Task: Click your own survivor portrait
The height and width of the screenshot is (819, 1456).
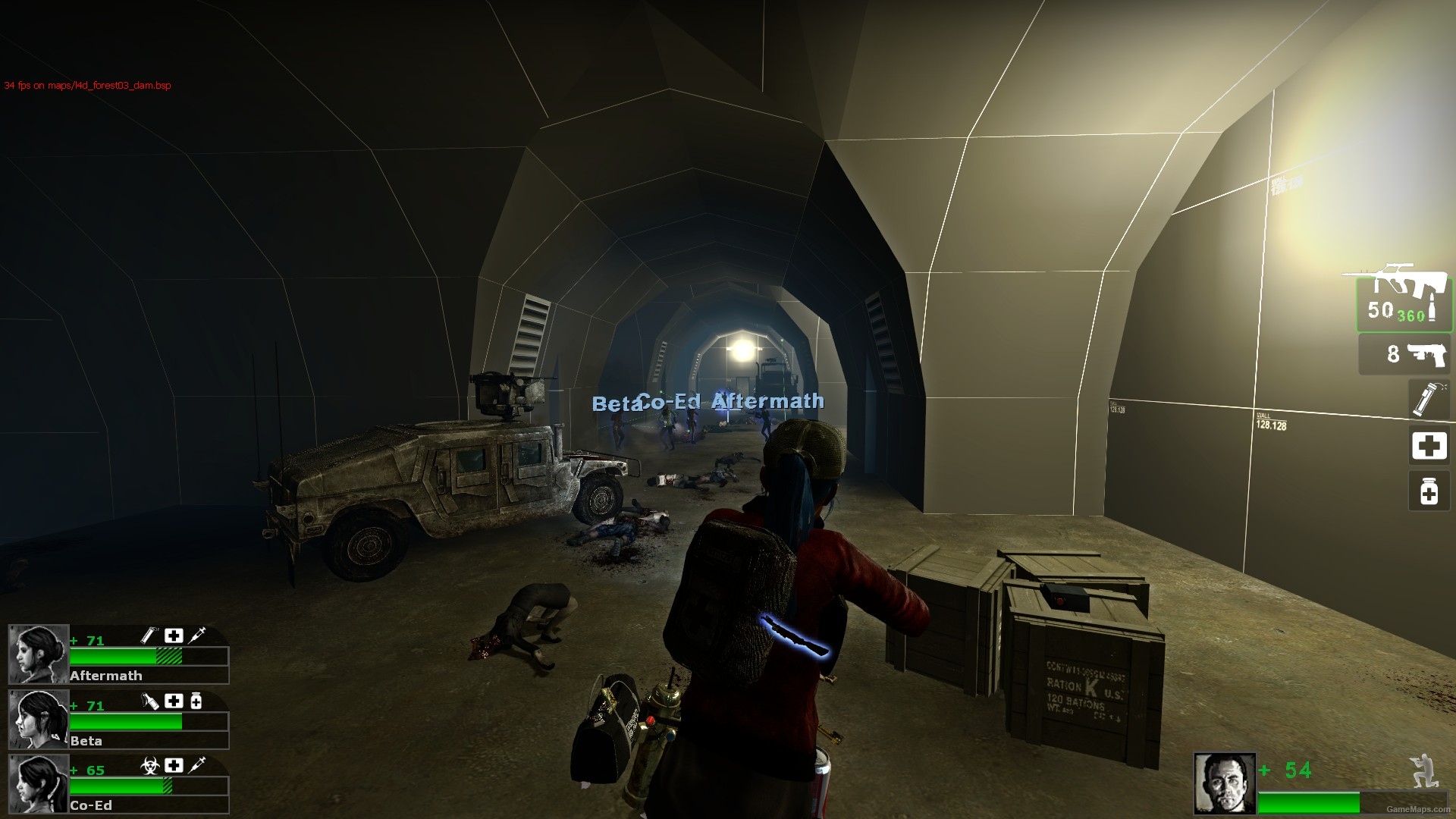Action: pos(1225,783)
